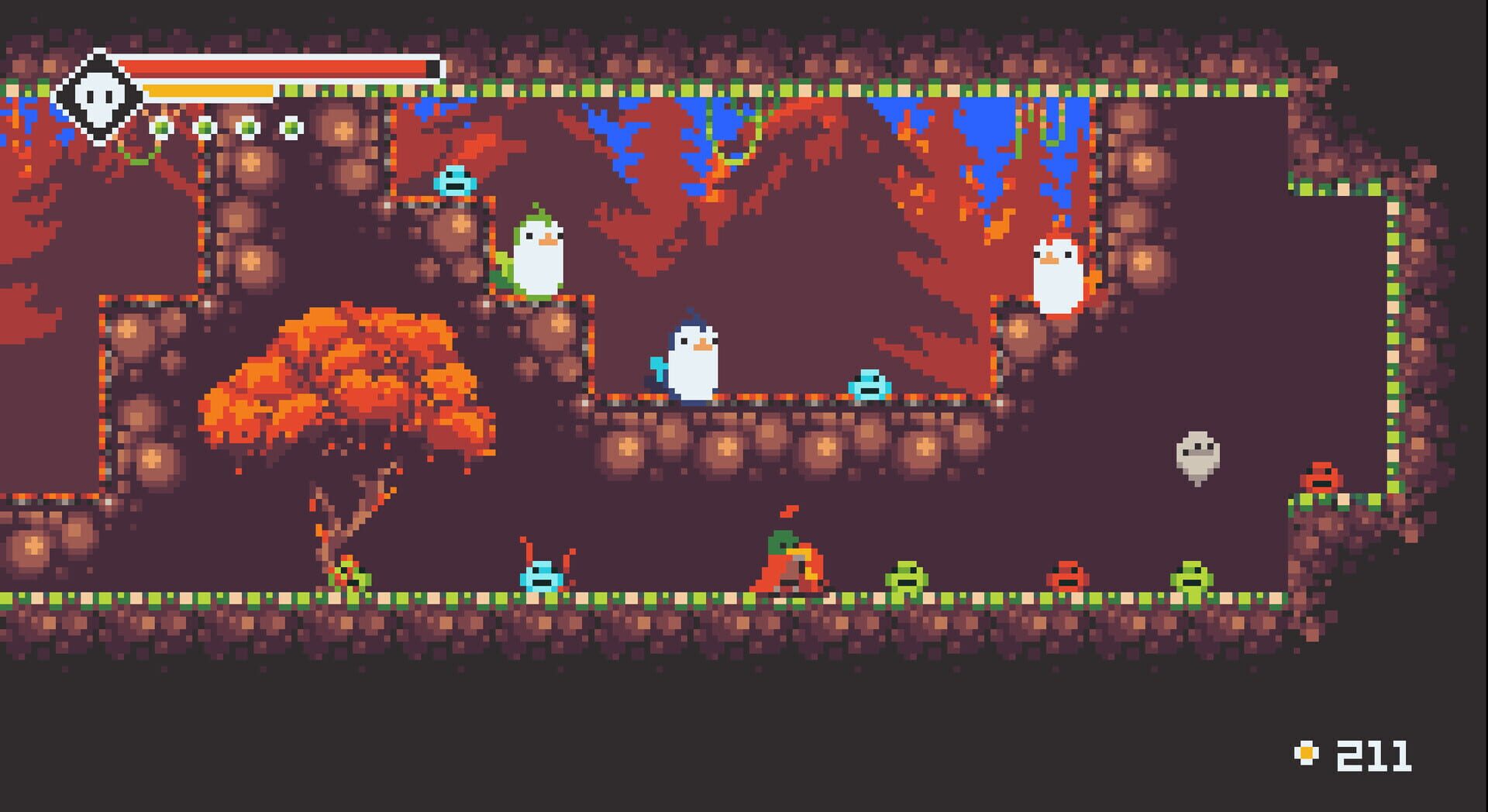
Task: Click the red health bar at the top
Action: [279, 68]
